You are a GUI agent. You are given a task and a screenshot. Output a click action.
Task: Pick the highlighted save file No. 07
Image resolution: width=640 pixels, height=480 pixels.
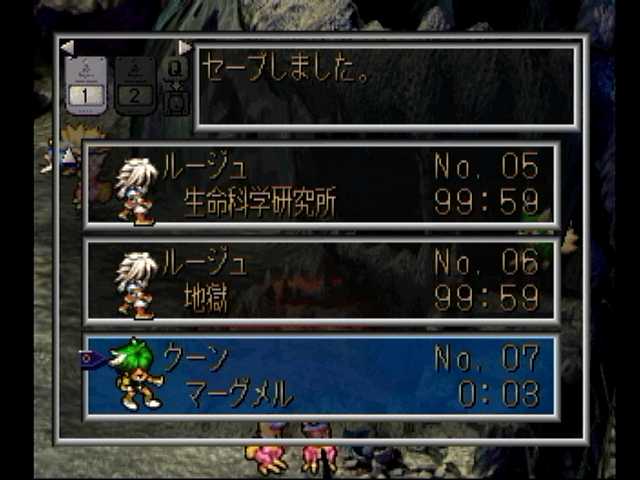[x=321, y=376]
